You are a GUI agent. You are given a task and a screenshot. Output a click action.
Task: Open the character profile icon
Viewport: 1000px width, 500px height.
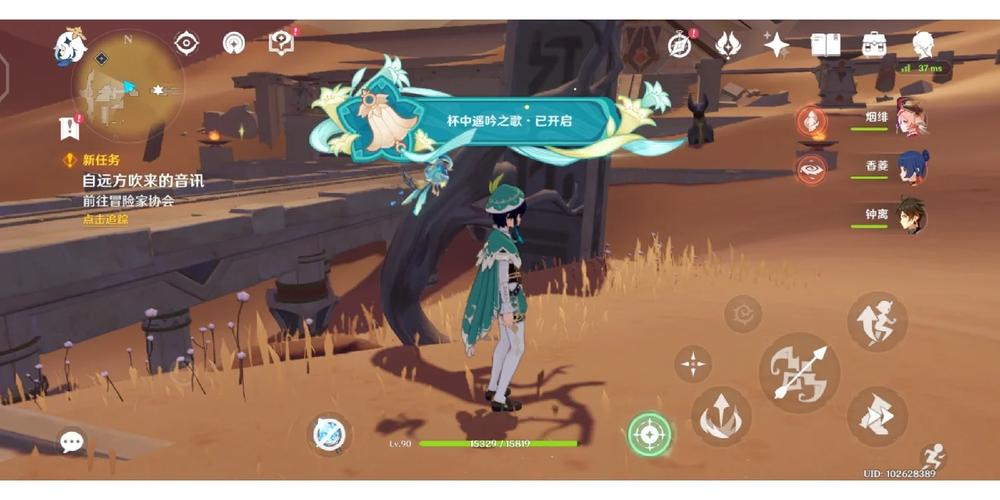(923, 44)
